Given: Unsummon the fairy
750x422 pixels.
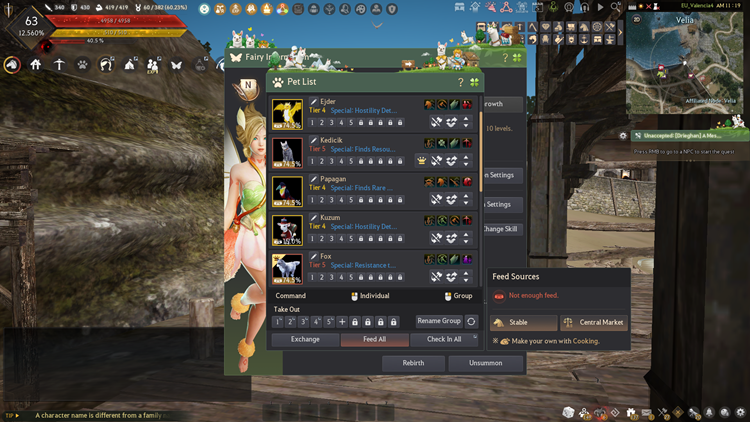Looking at the screenshot, I should tap(485, 364).
